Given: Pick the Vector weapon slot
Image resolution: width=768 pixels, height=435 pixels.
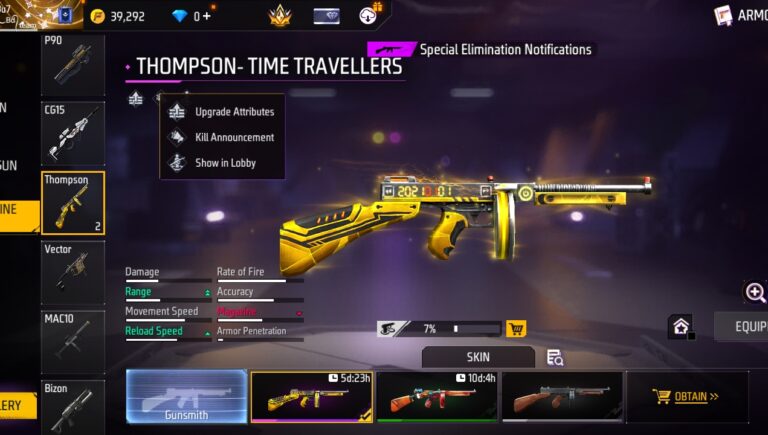Looking at the screenshot, I should click(x=73, y=272).
